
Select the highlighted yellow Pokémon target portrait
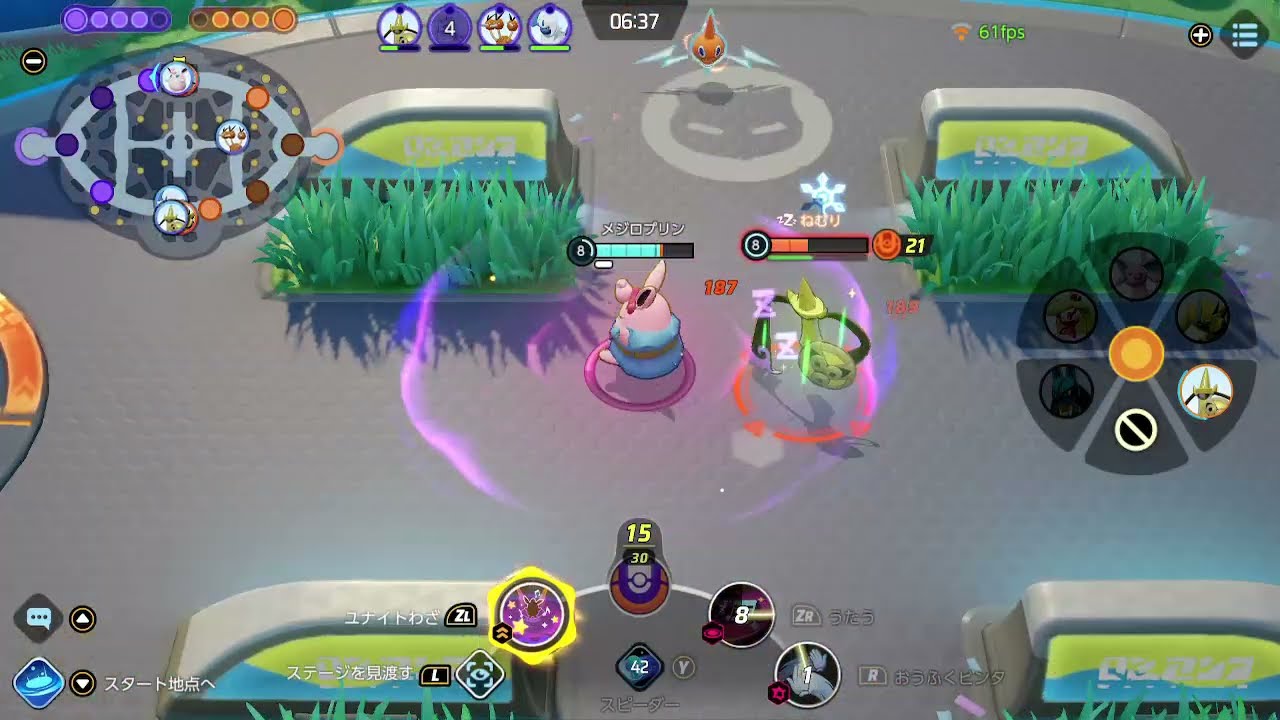pyautogui.click(x=1205, y=391)
